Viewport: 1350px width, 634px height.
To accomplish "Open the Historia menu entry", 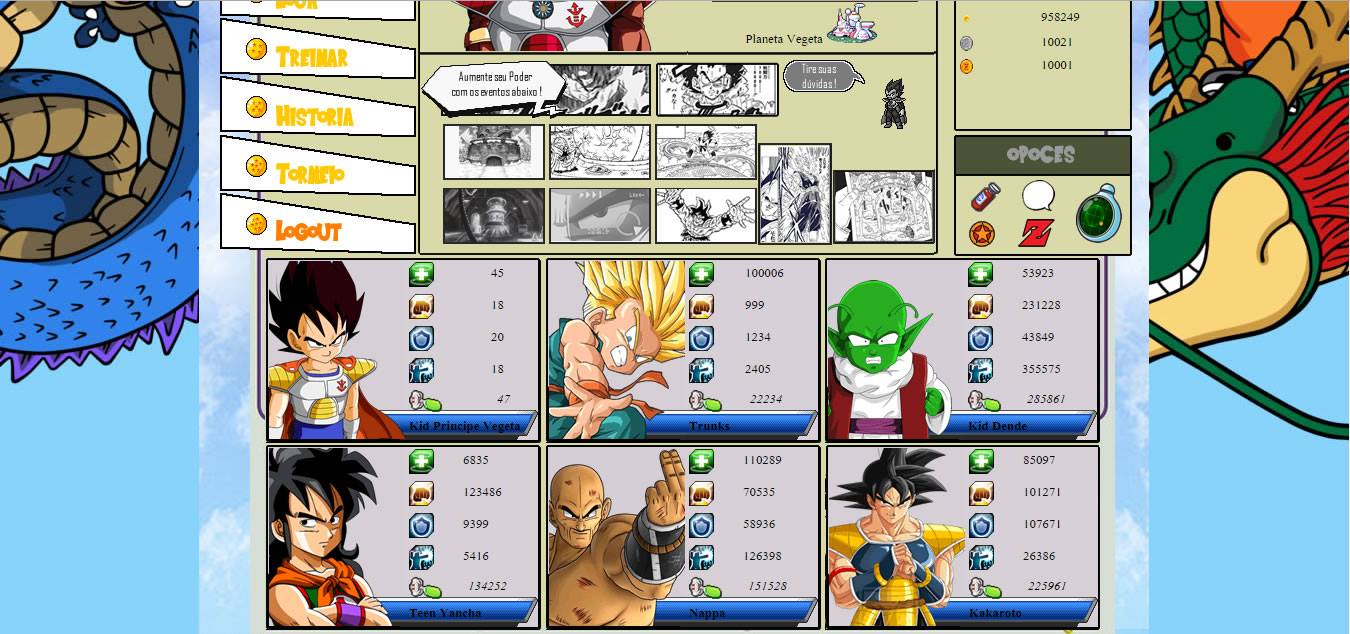I will (x=314, y=116).
